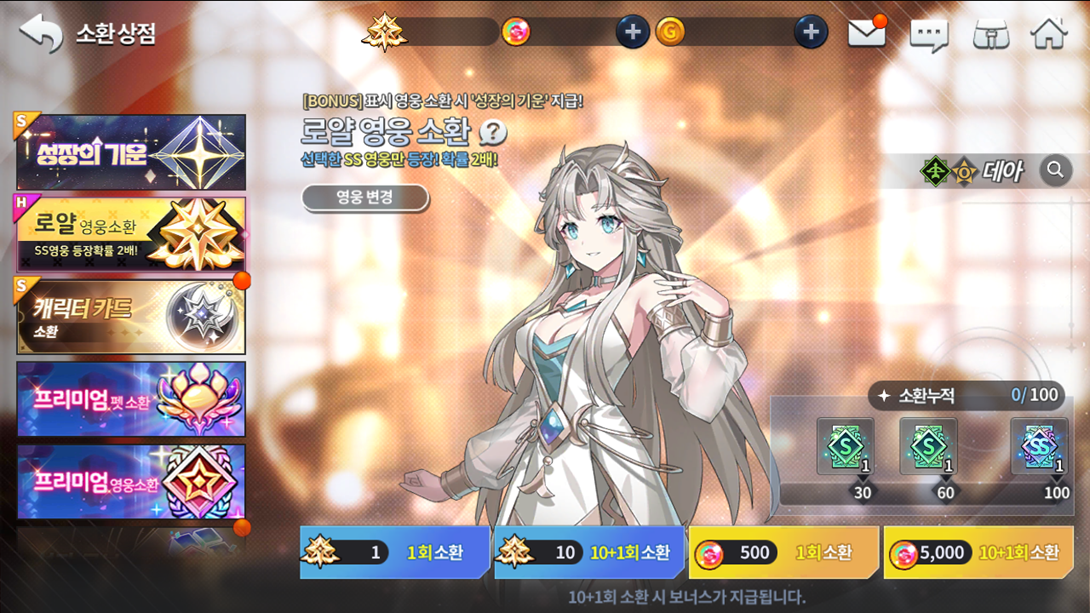This screenshot has height=613, width=1090.
Task: Do a 10+1 summon for 5,000 gems
Action: [x=978, y=552]
